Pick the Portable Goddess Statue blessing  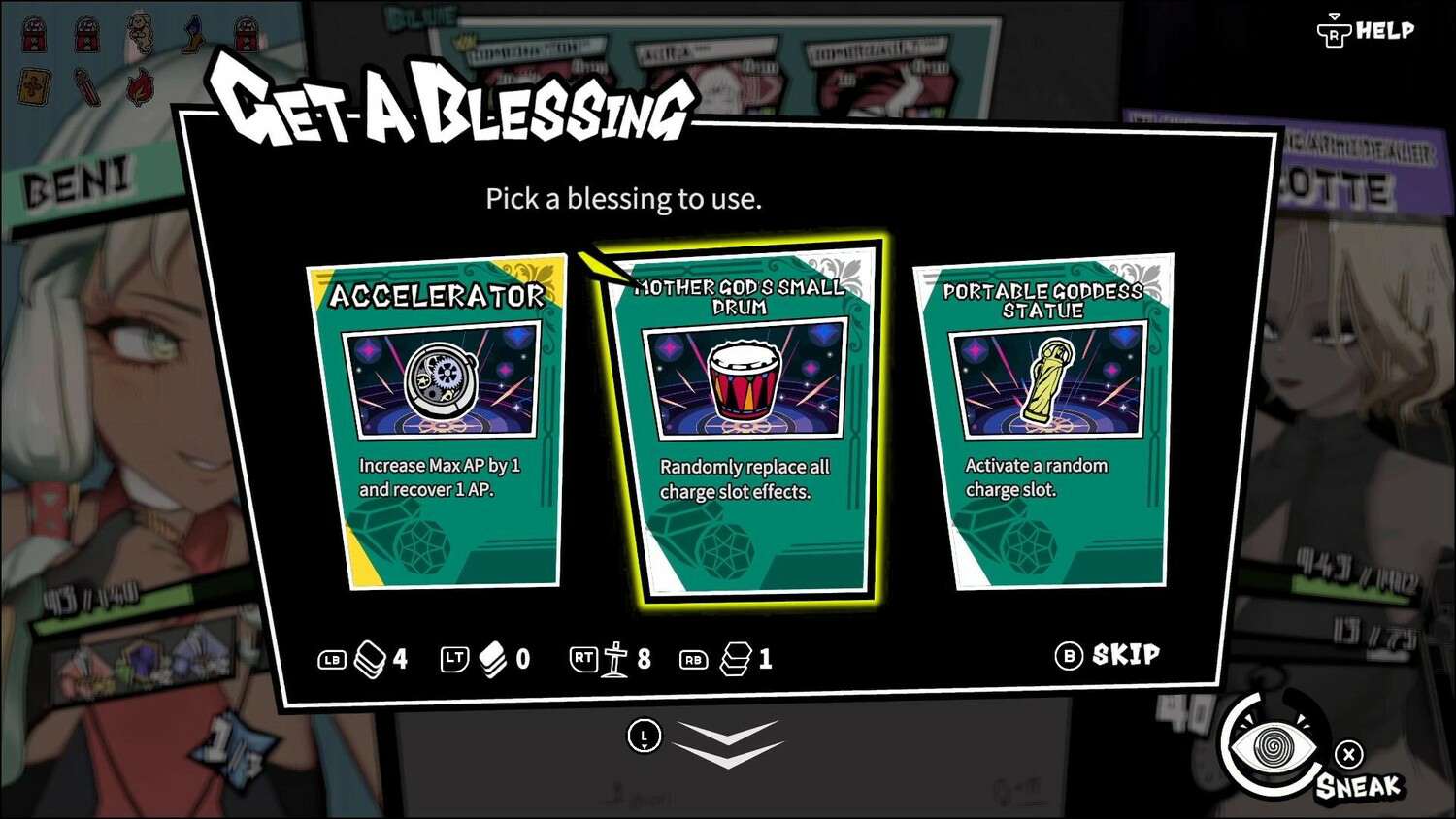pyautogui.click(x=1044, y=422)
